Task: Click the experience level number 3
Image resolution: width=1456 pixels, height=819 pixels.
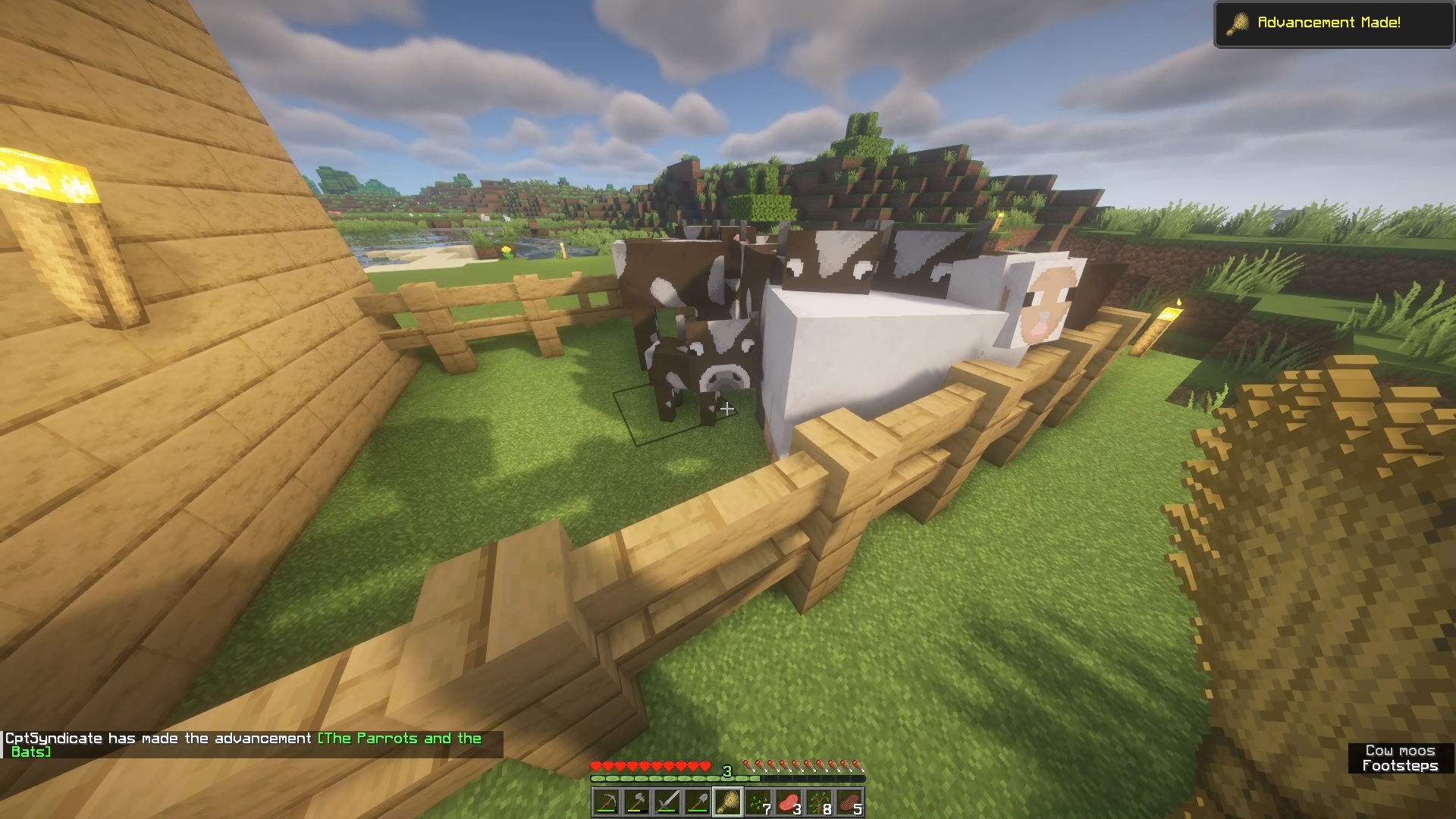Action: pyautogui.click(x=726, y=770)
